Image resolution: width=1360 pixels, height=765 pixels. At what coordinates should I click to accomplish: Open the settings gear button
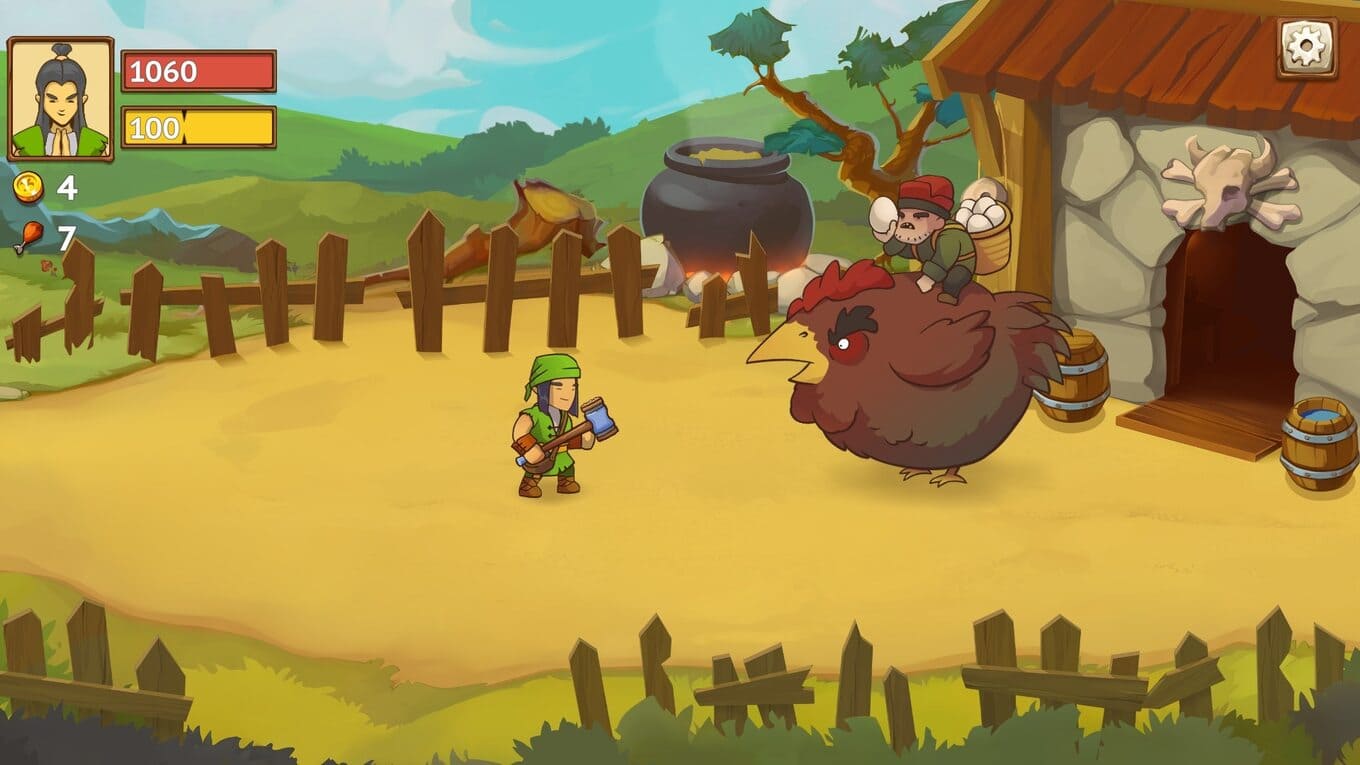click(x=1306, y=47)
